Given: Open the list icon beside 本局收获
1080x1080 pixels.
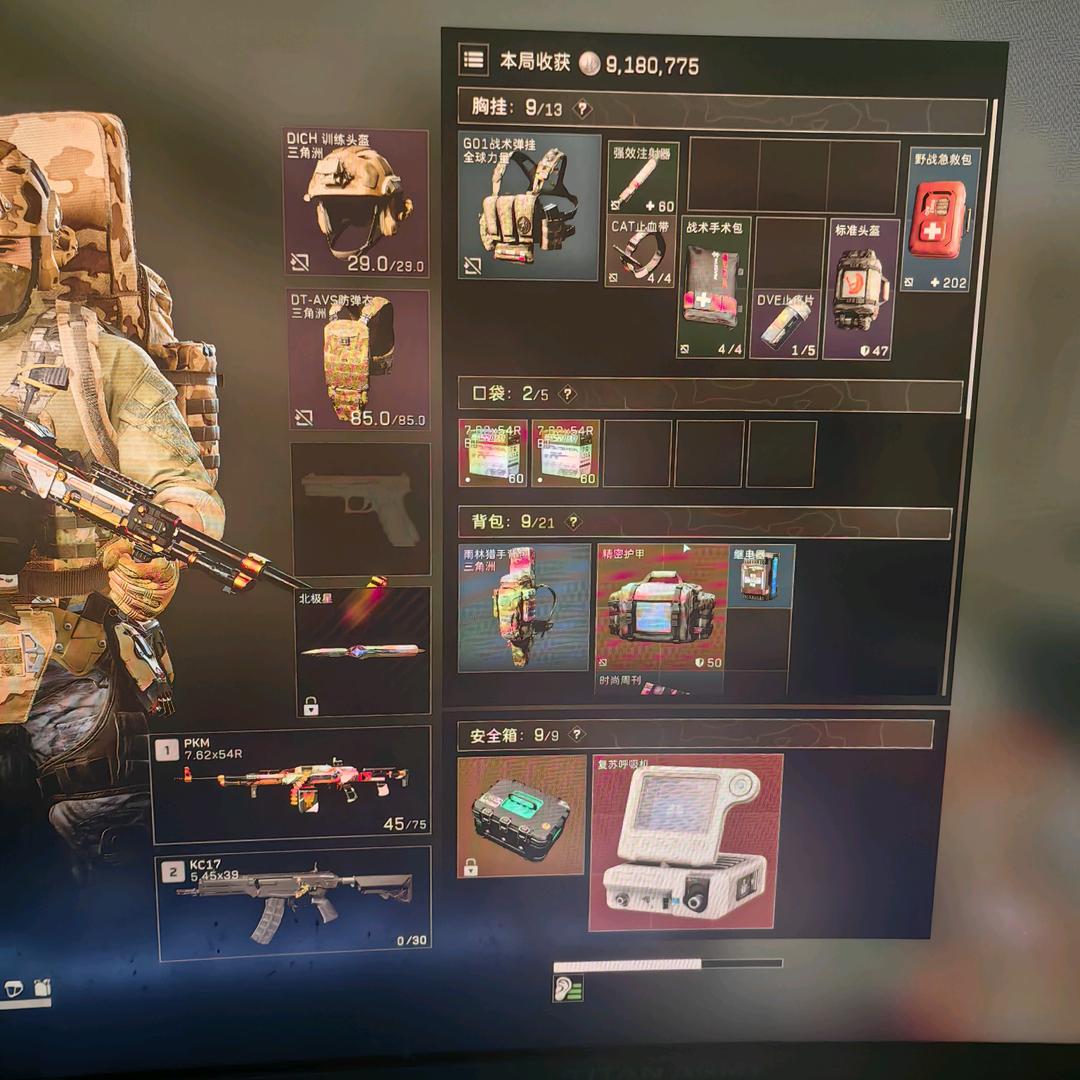Looking at the screenshot, I should pyautogui.click(x=473, y=59).
